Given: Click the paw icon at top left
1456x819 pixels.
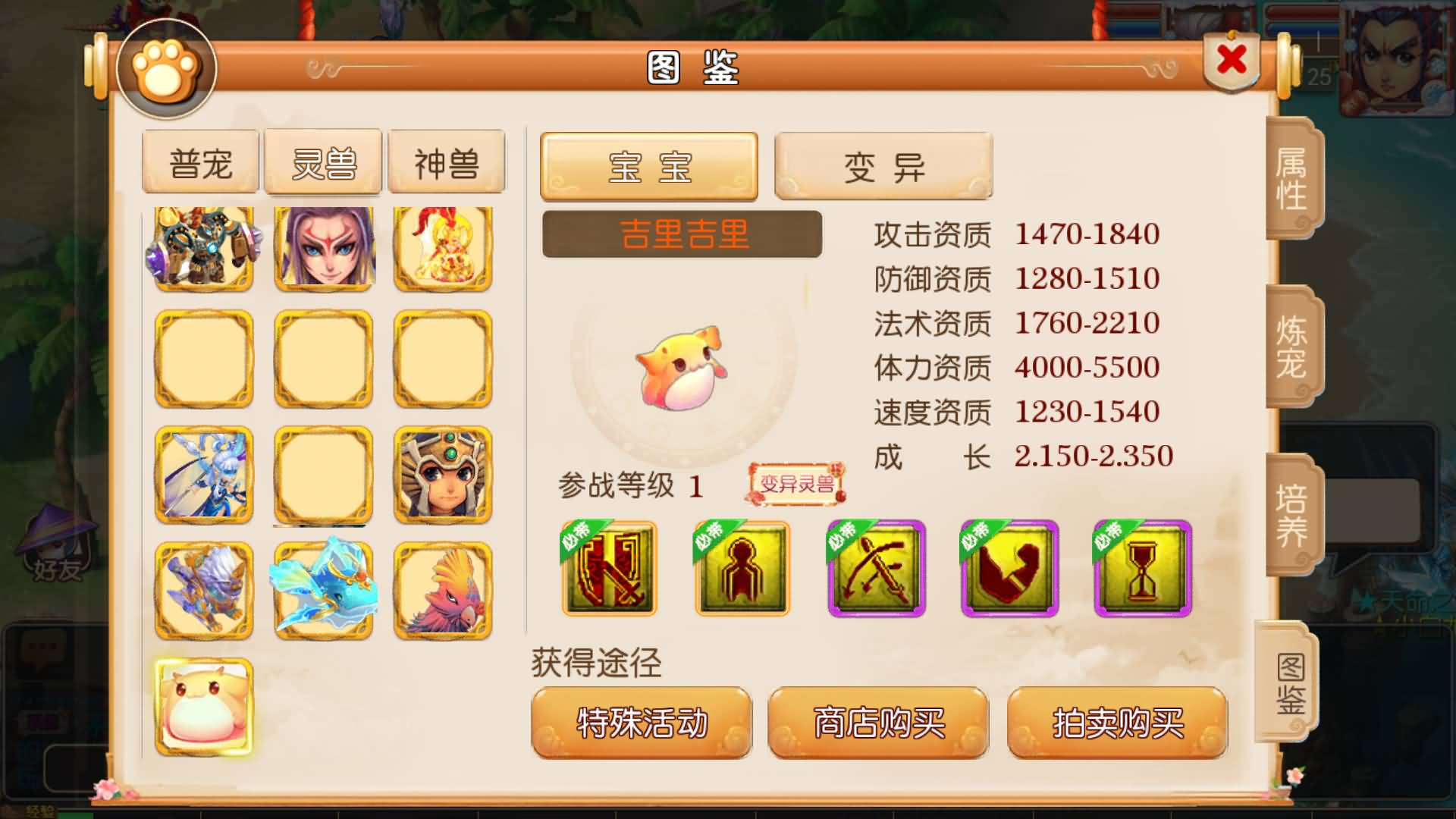Looking at the screenshot, I should coord(165,70).
